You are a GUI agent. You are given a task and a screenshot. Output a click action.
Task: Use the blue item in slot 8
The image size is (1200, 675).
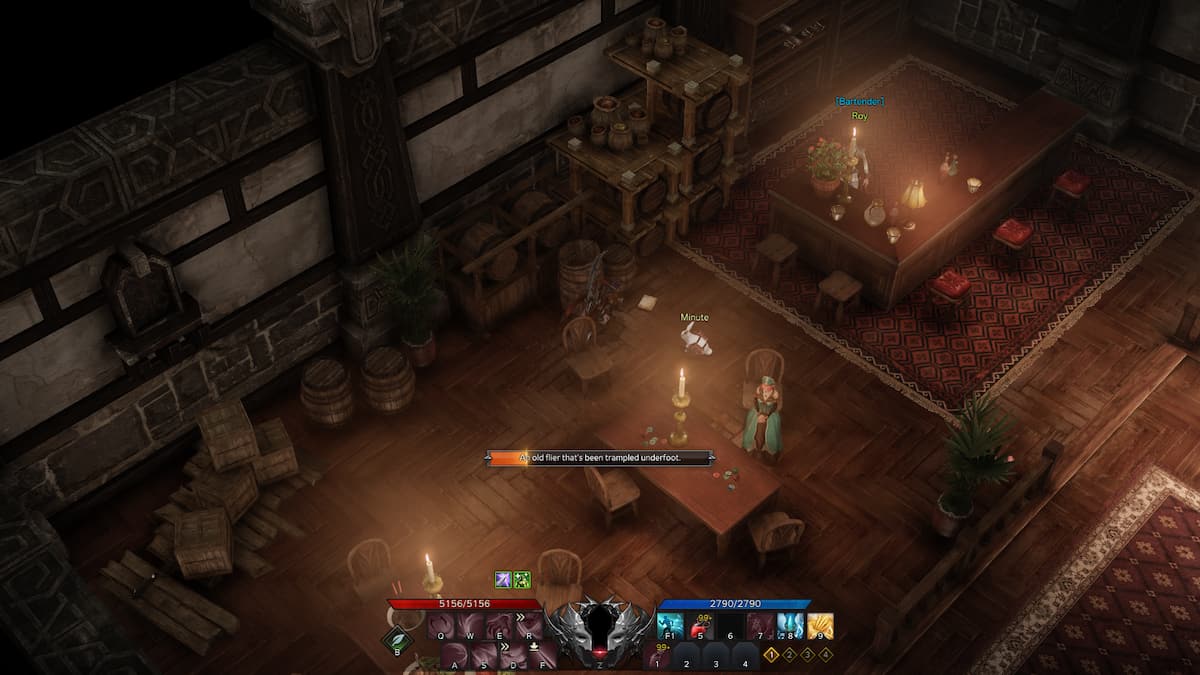(790, 627)
